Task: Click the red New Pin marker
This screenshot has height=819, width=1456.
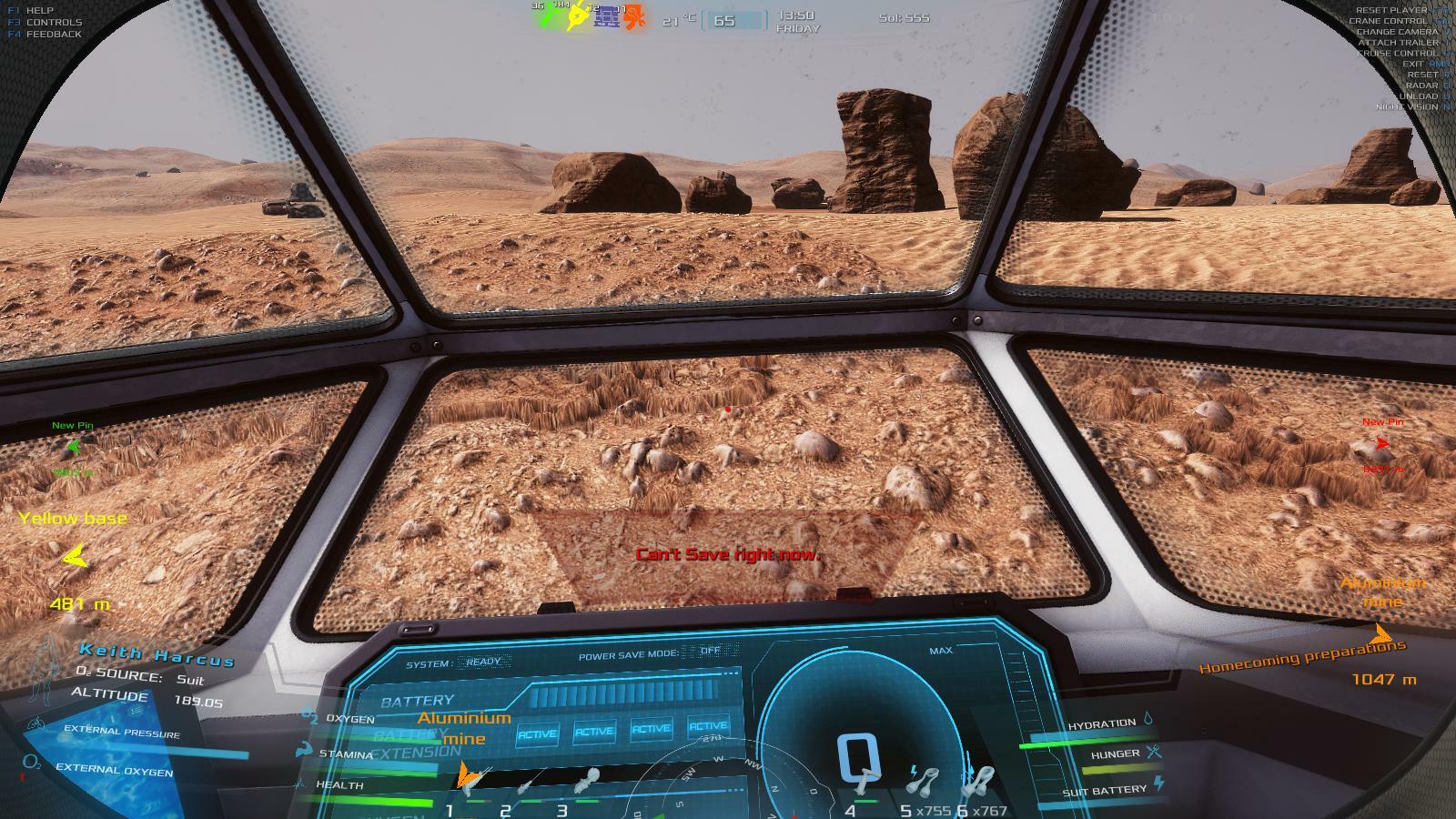Action: [x=1382, y=443]
